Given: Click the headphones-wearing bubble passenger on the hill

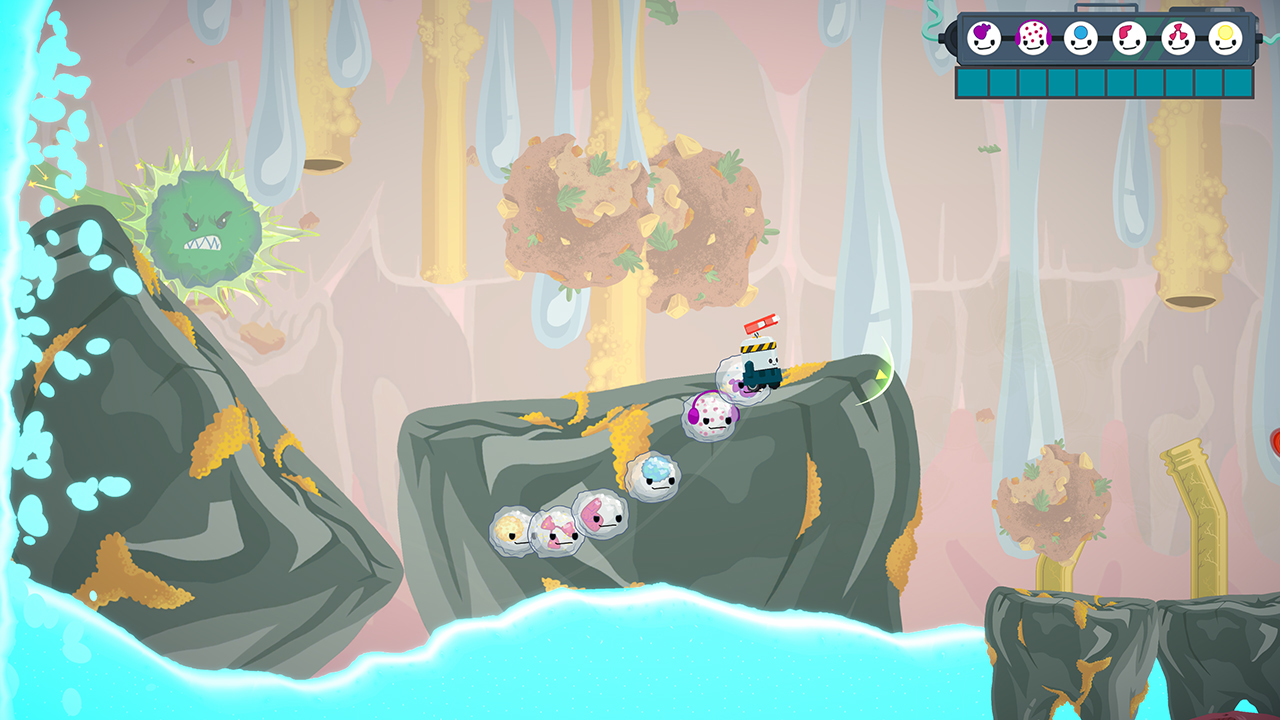Looking at the screenshot, I should (710, 417).
